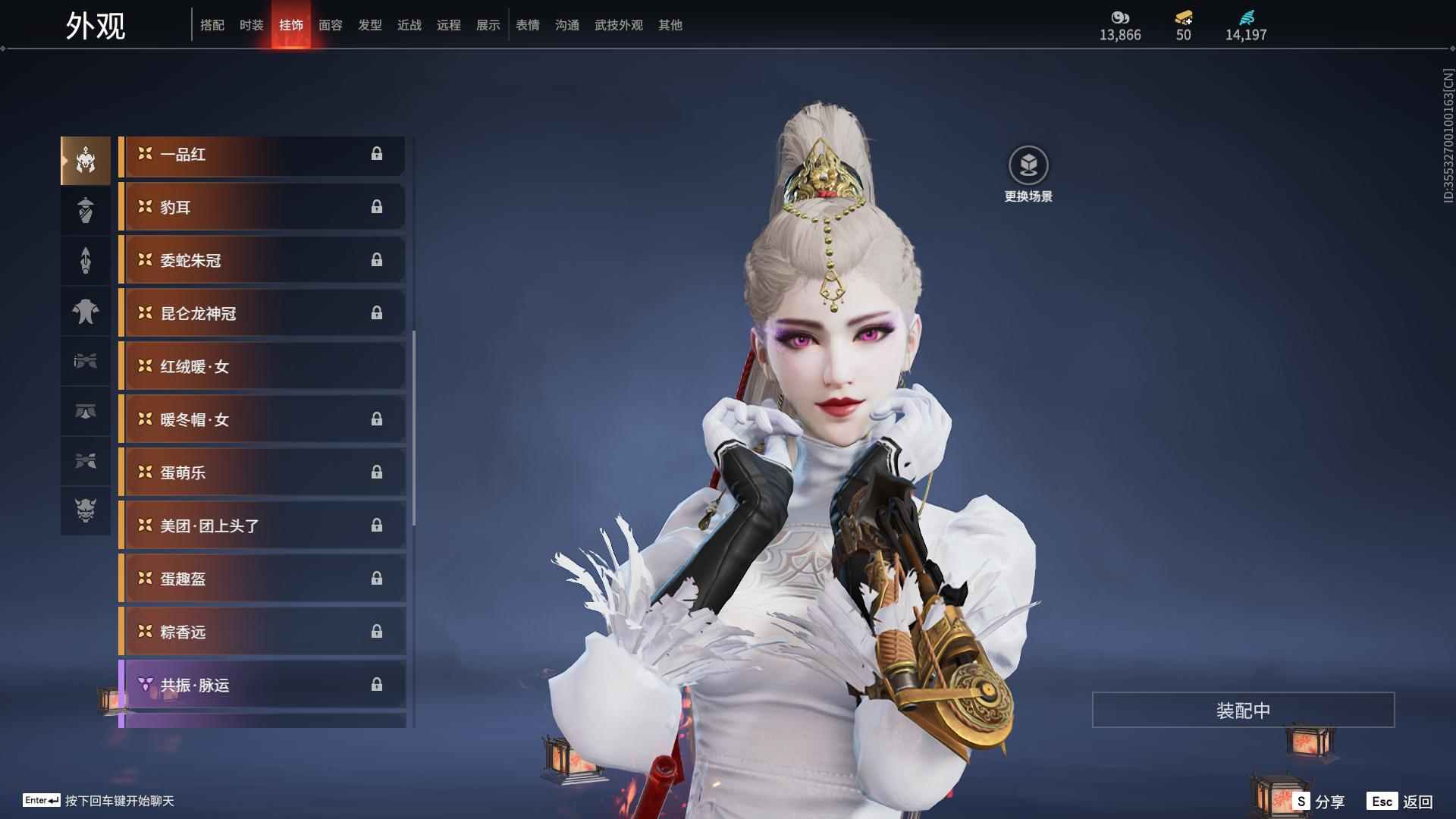Pick the 委蛇朱冠 headpiece
This screenshot has height=819, width=1456.
tap(262, 261)
